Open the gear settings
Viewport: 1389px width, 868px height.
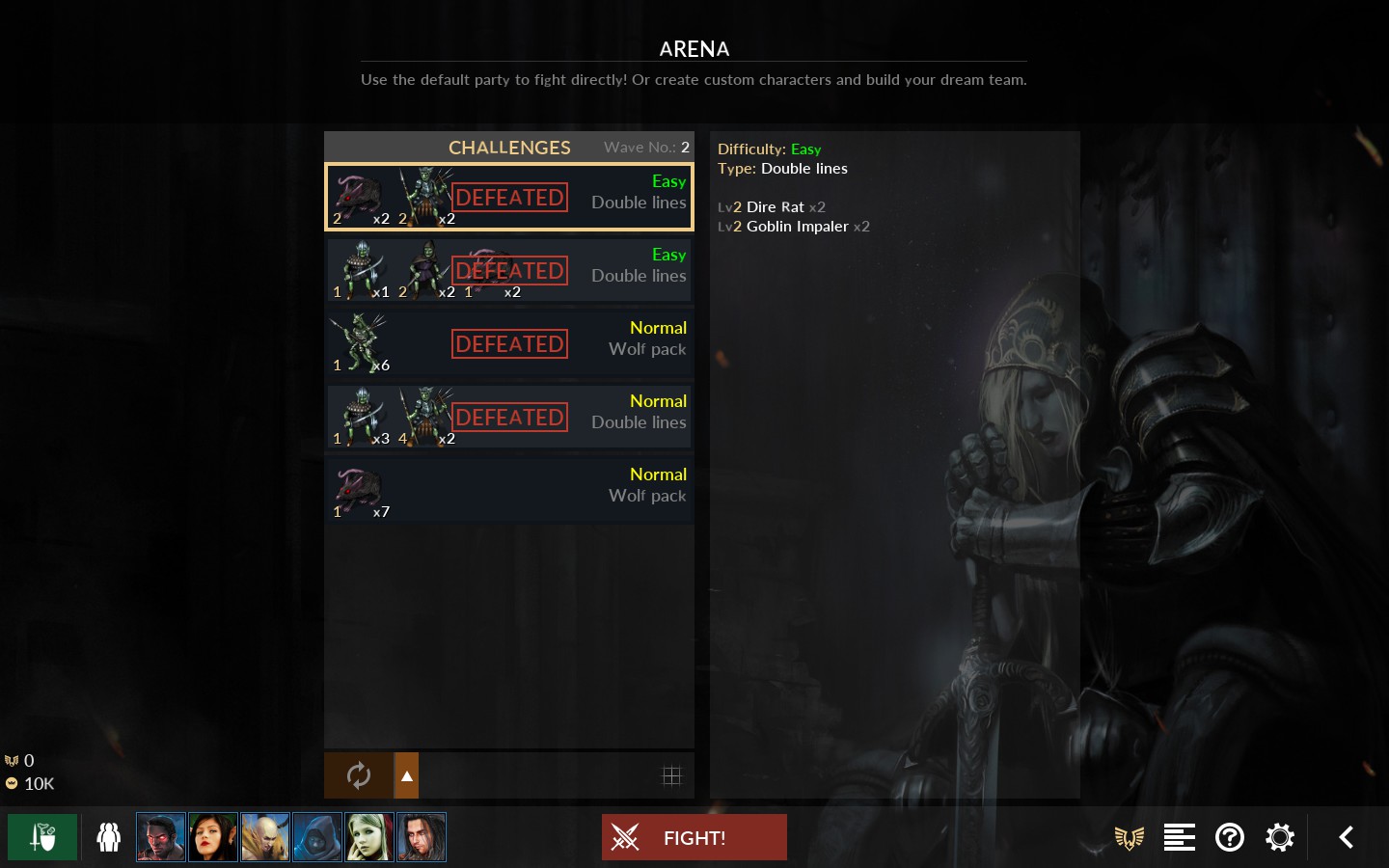pos(1280,837)
